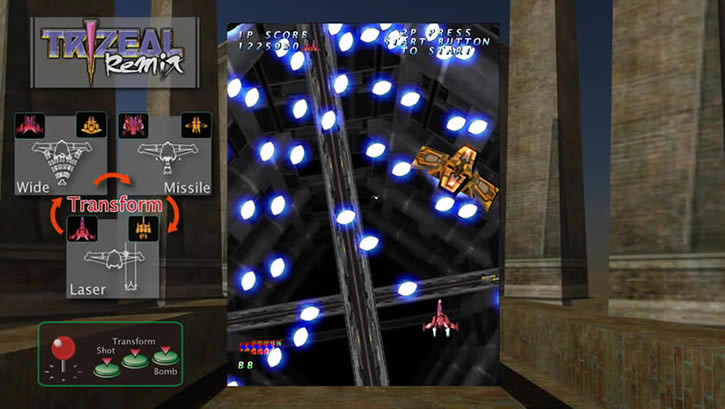Choose the Missile ship form panel
Image resolution: width=725 pixels, height=409 pixels.
tap(164, 153)
